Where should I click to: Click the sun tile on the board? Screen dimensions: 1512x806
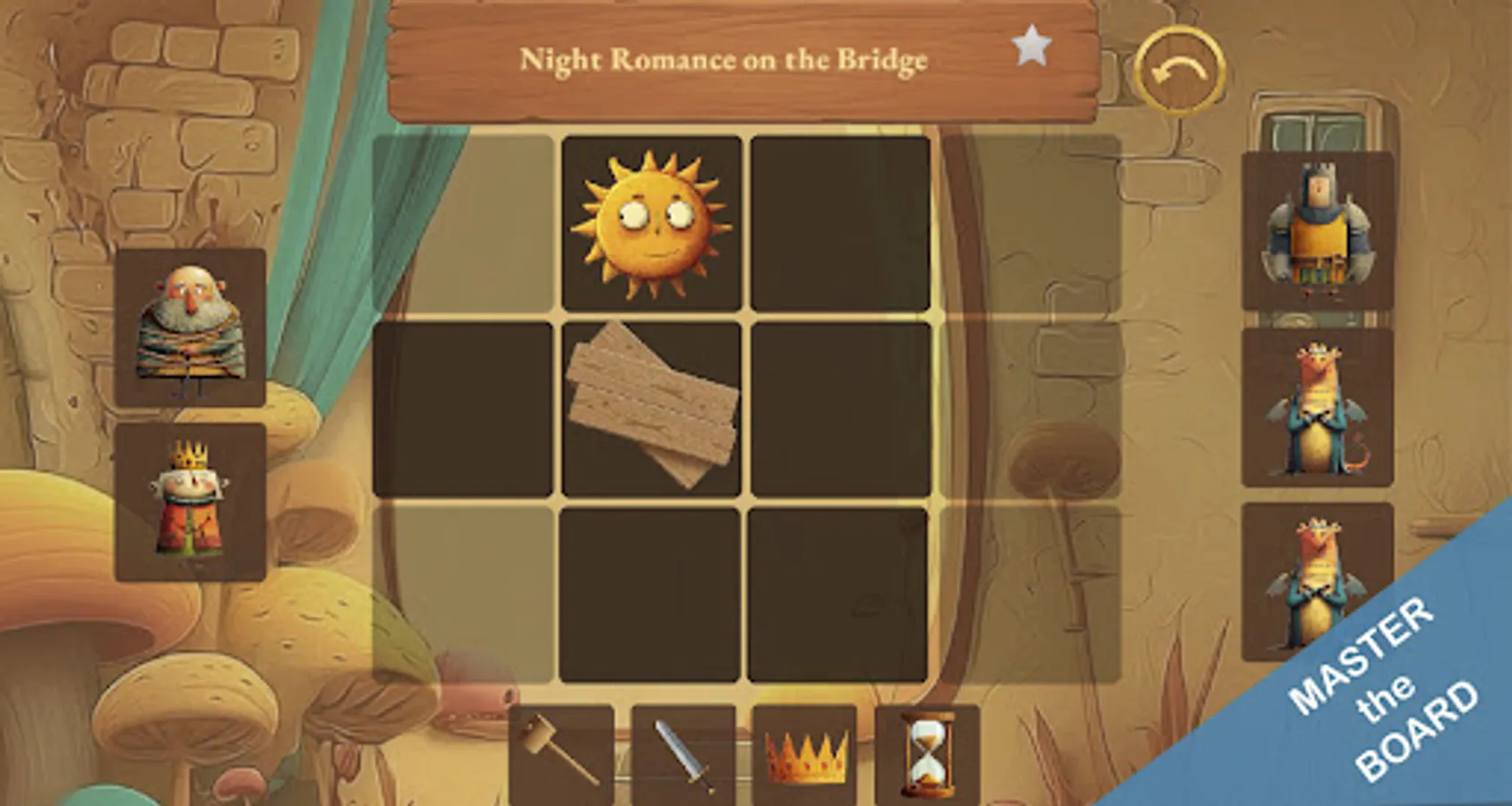click(x=652, y=224)
